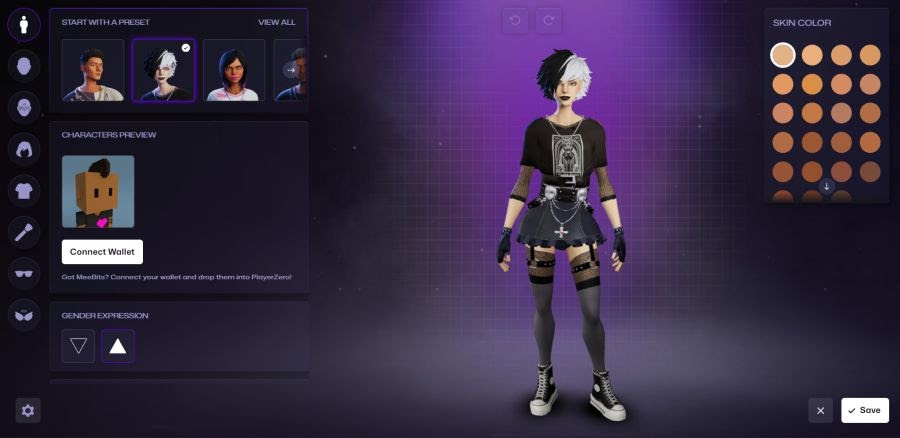This screenshot has height=438, width=900.
Task: Choose the upward triangle gender expression
Action: 118,346
